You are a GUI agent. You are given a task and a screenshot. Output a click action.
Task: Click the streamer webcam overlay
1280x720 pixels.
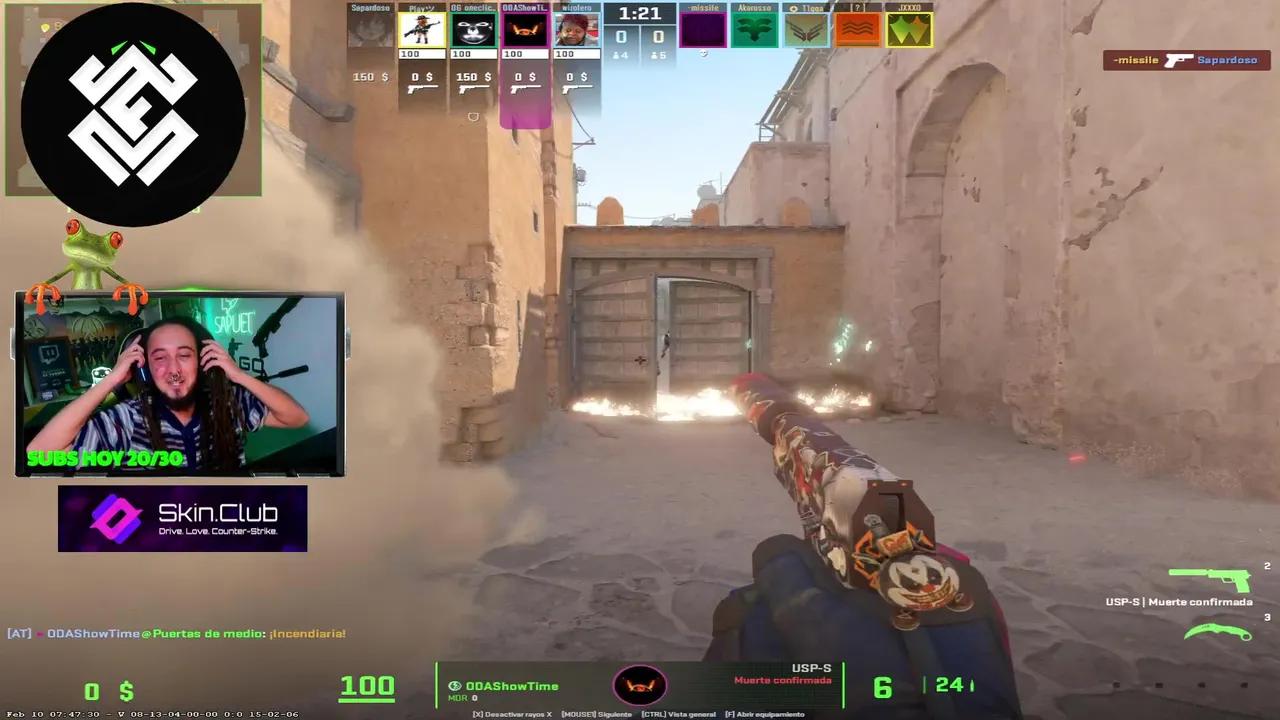click(x=180, y=382)
